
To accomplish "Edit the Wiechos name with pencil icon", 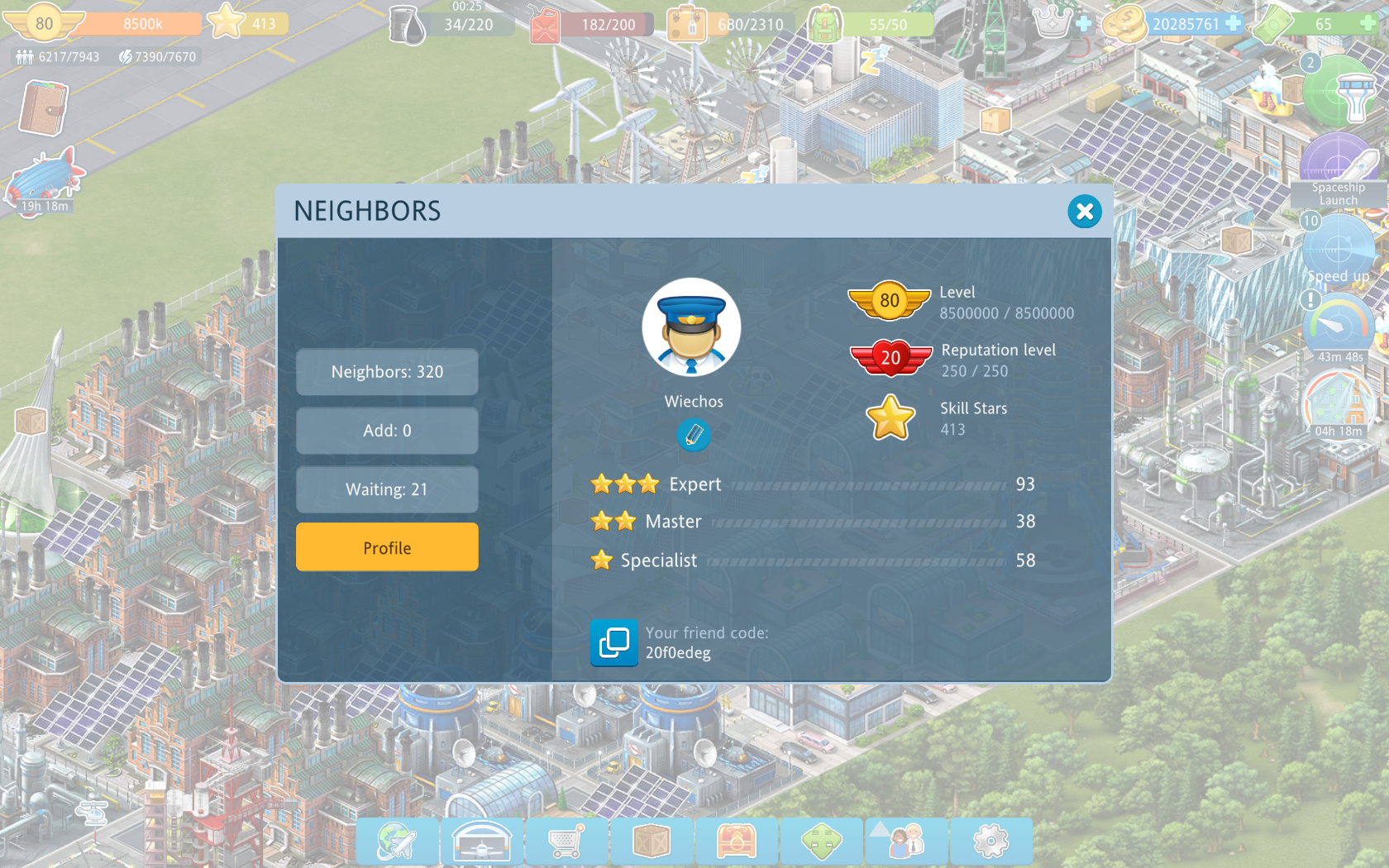I will coord(694,434).
